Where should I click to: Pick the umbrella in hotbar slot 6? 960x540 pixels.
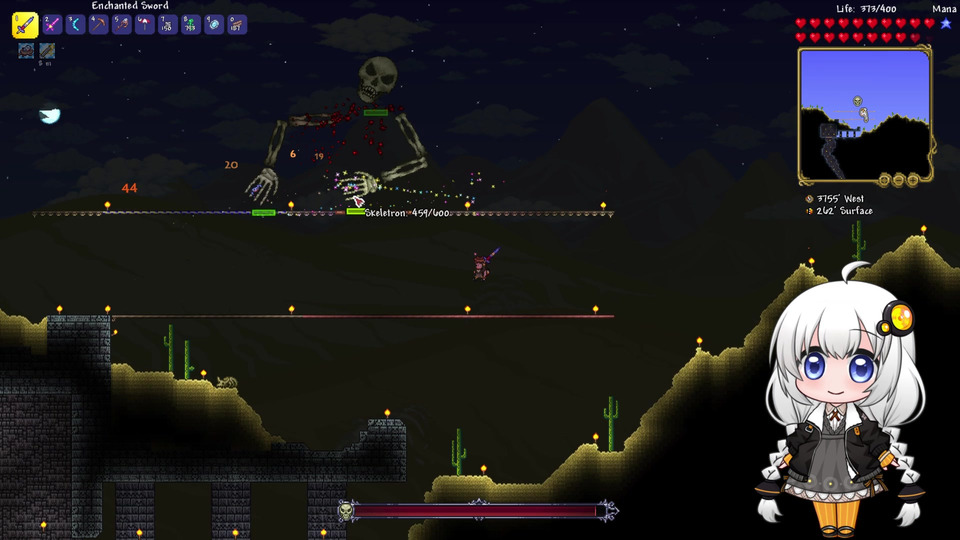click(144, 25)
